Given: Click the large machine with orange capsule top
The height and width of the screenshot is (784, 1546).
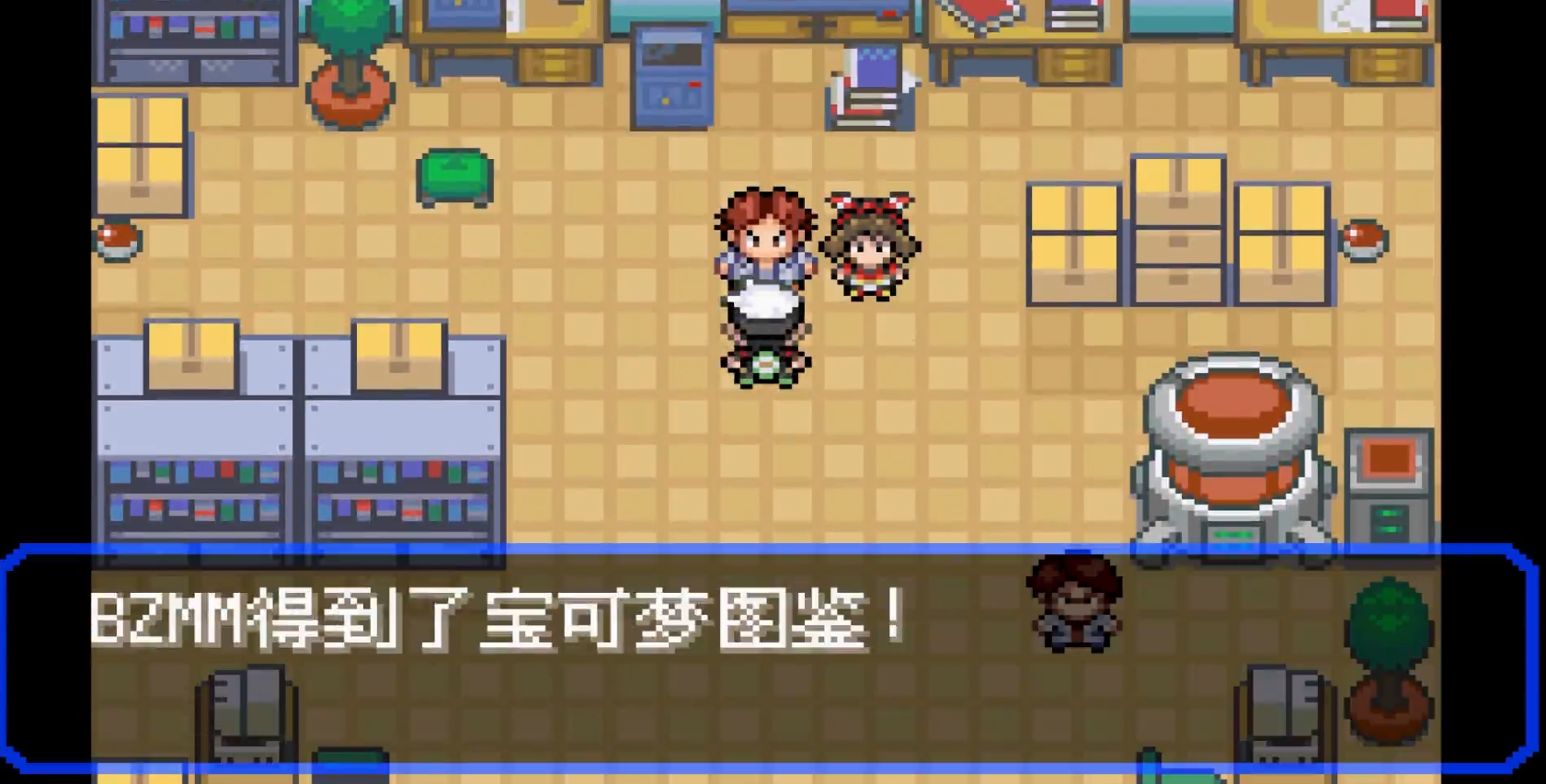Looking at the screenshot, I should click(x=1232, y=450).
